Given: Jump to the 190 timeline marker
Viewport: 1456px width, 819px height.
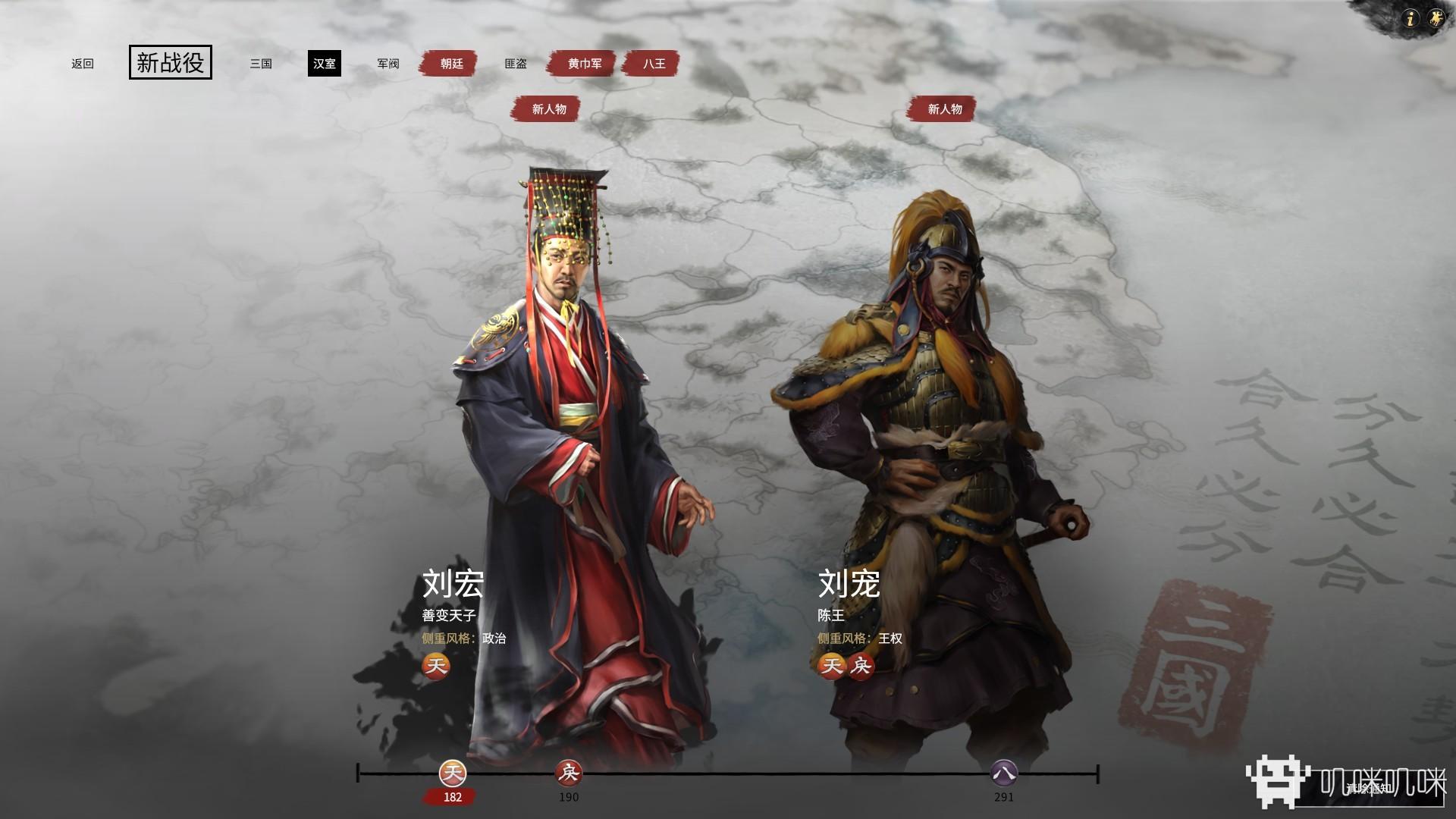Looking at the screenshot, I should [568, 774].
